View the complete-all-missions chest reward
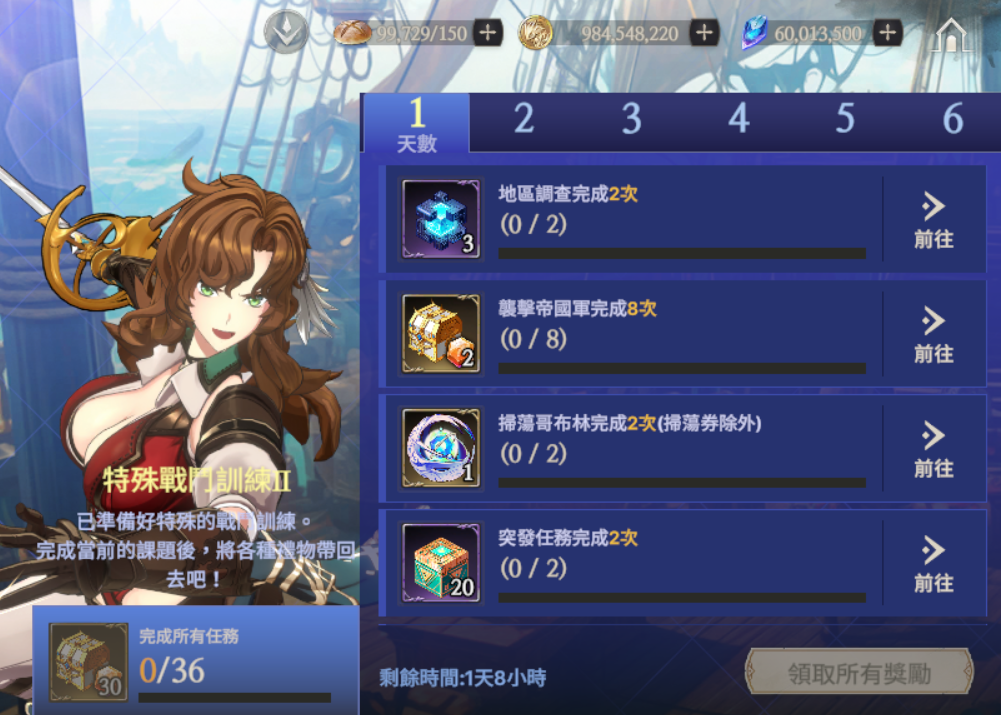 (88, 662)
